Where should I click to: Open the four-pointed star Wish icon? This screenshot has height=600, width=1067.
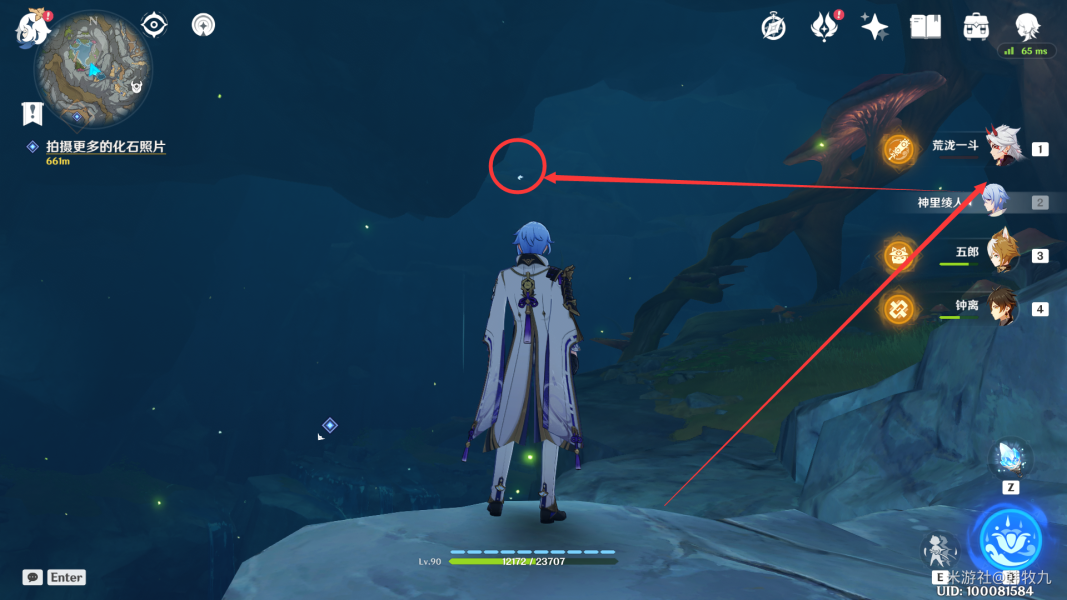click(875, 27)
